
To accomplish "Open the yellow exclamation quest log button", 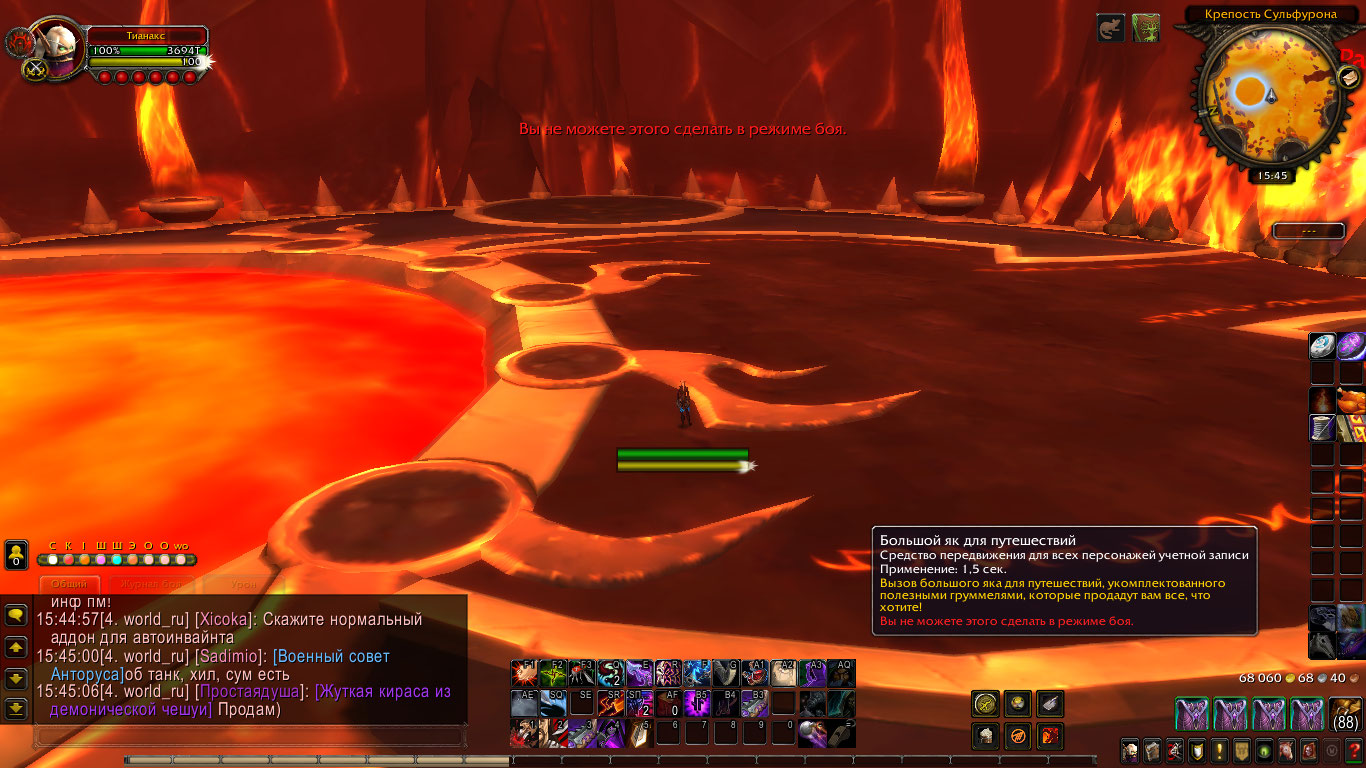I will [1220, 750].
